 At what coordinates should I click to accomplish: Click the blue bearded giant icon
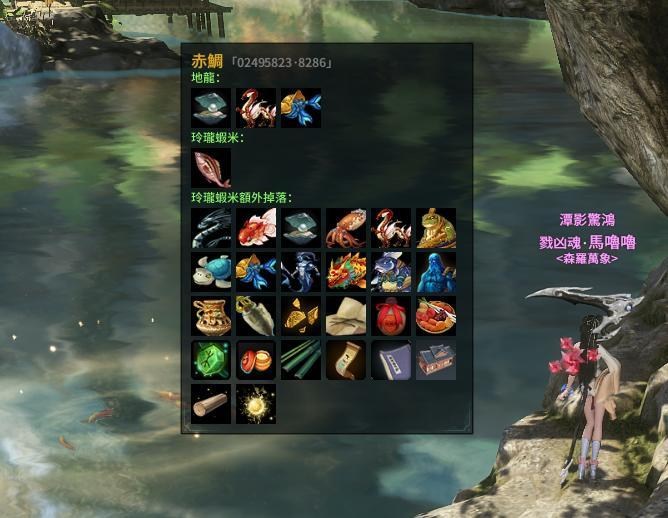(x=436, y=272)
